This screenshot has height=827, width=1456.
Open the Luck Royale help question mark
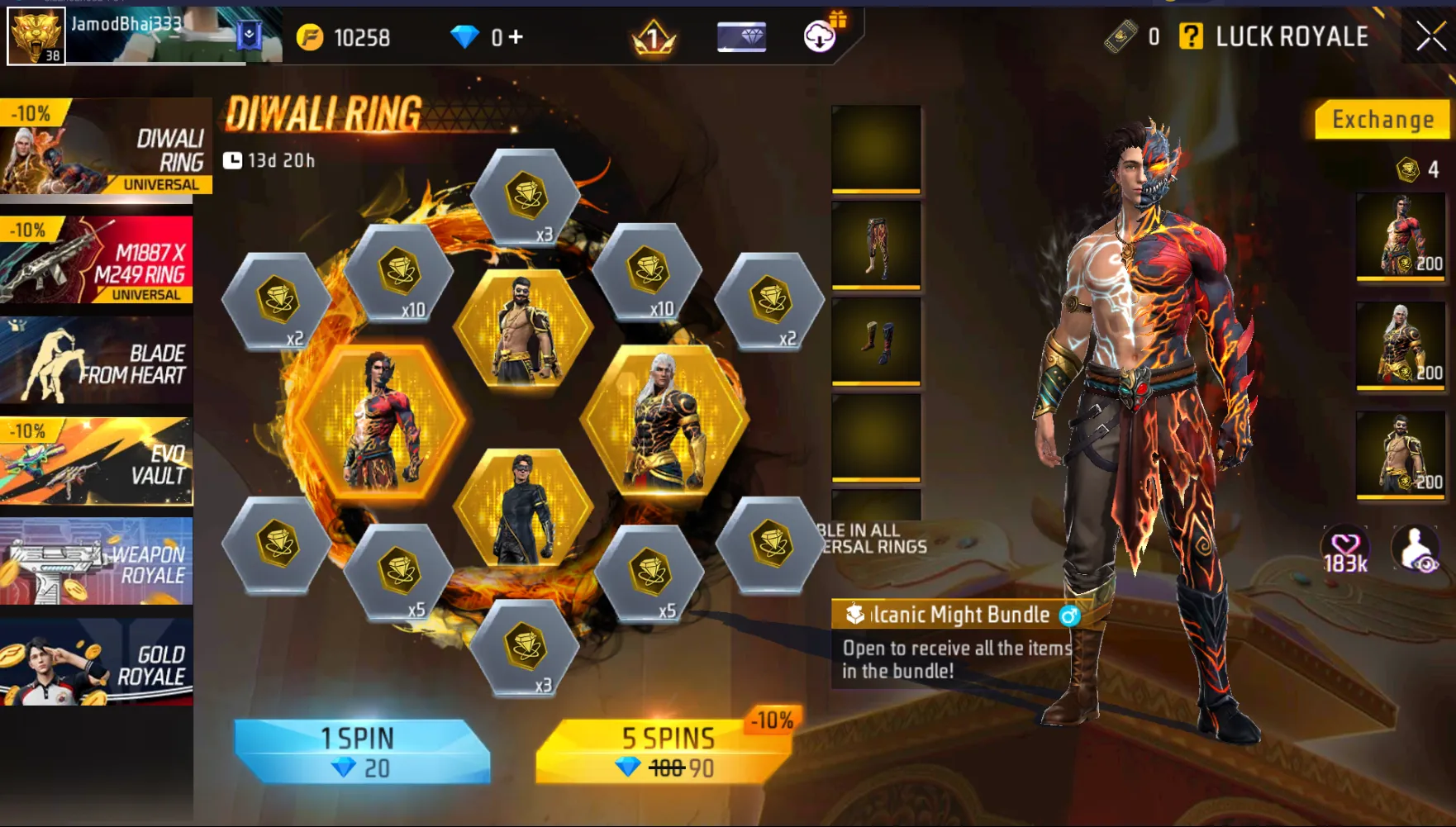pos(1191,36)
